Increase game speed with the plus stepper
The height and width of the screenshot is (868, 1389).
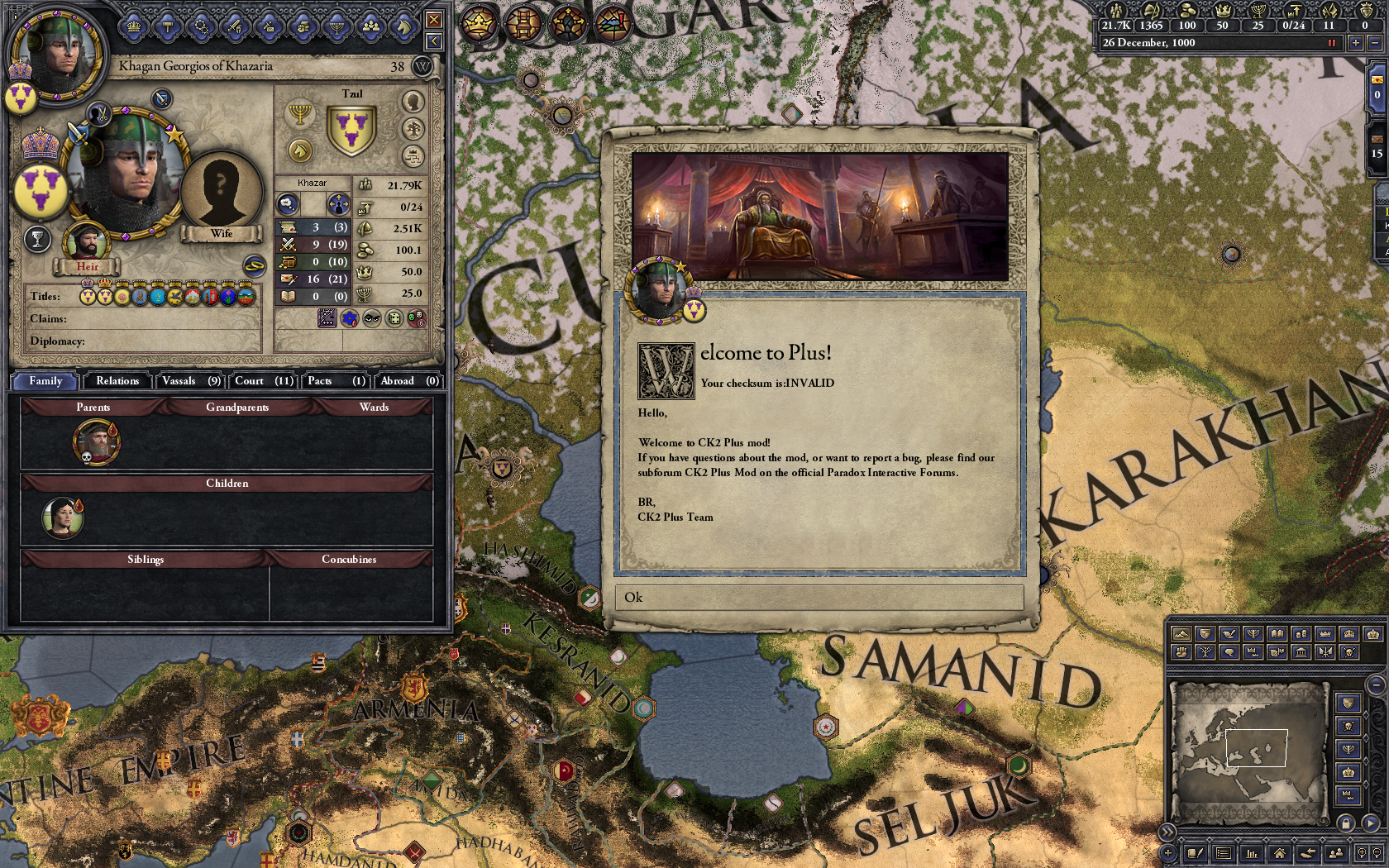coord(1356,42)
